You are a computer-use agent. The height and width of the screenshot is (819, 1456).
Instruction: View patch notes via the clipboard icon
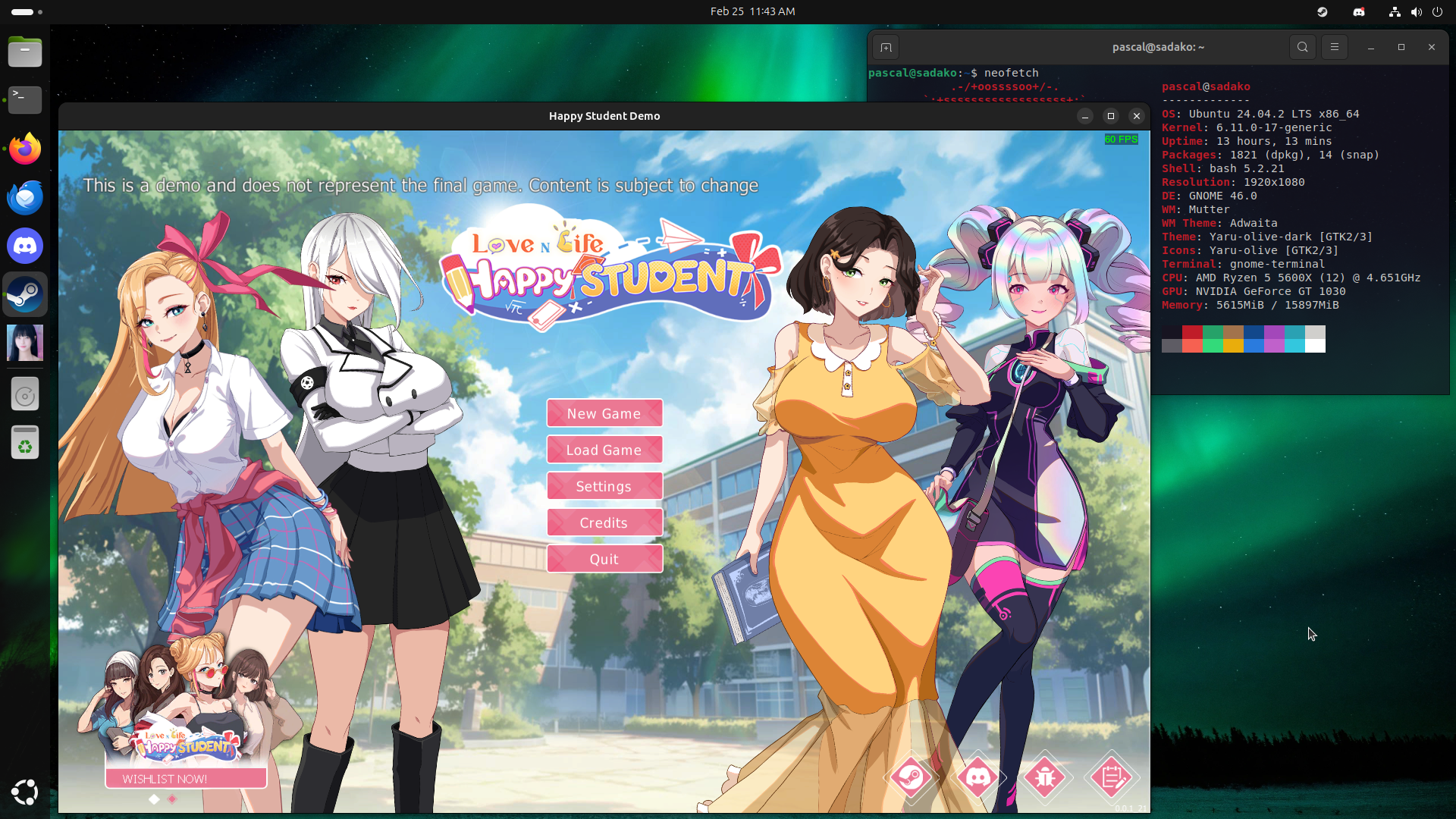[1112, 777]
